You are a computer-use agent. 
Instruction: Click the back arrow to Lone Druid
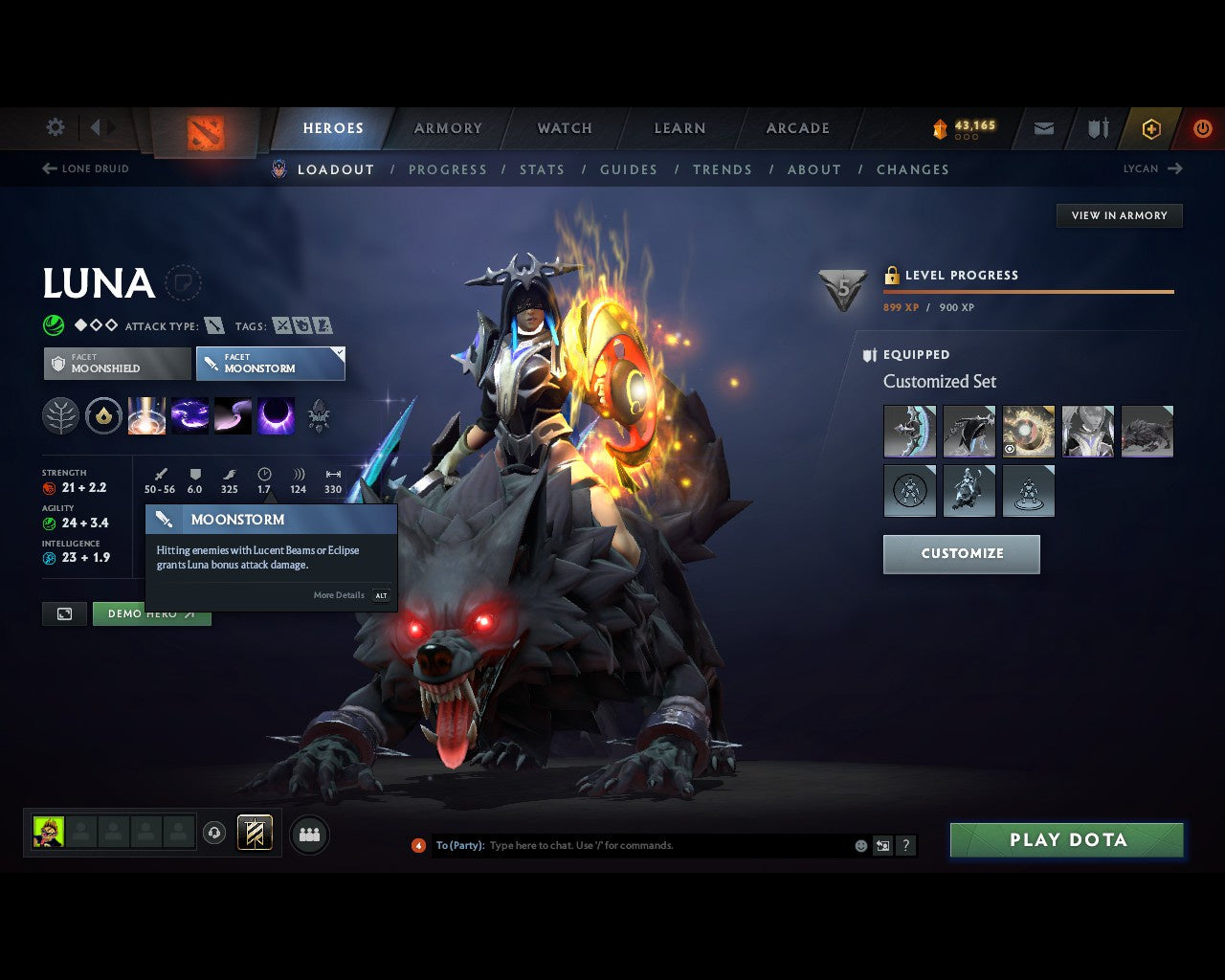[48, 168]
